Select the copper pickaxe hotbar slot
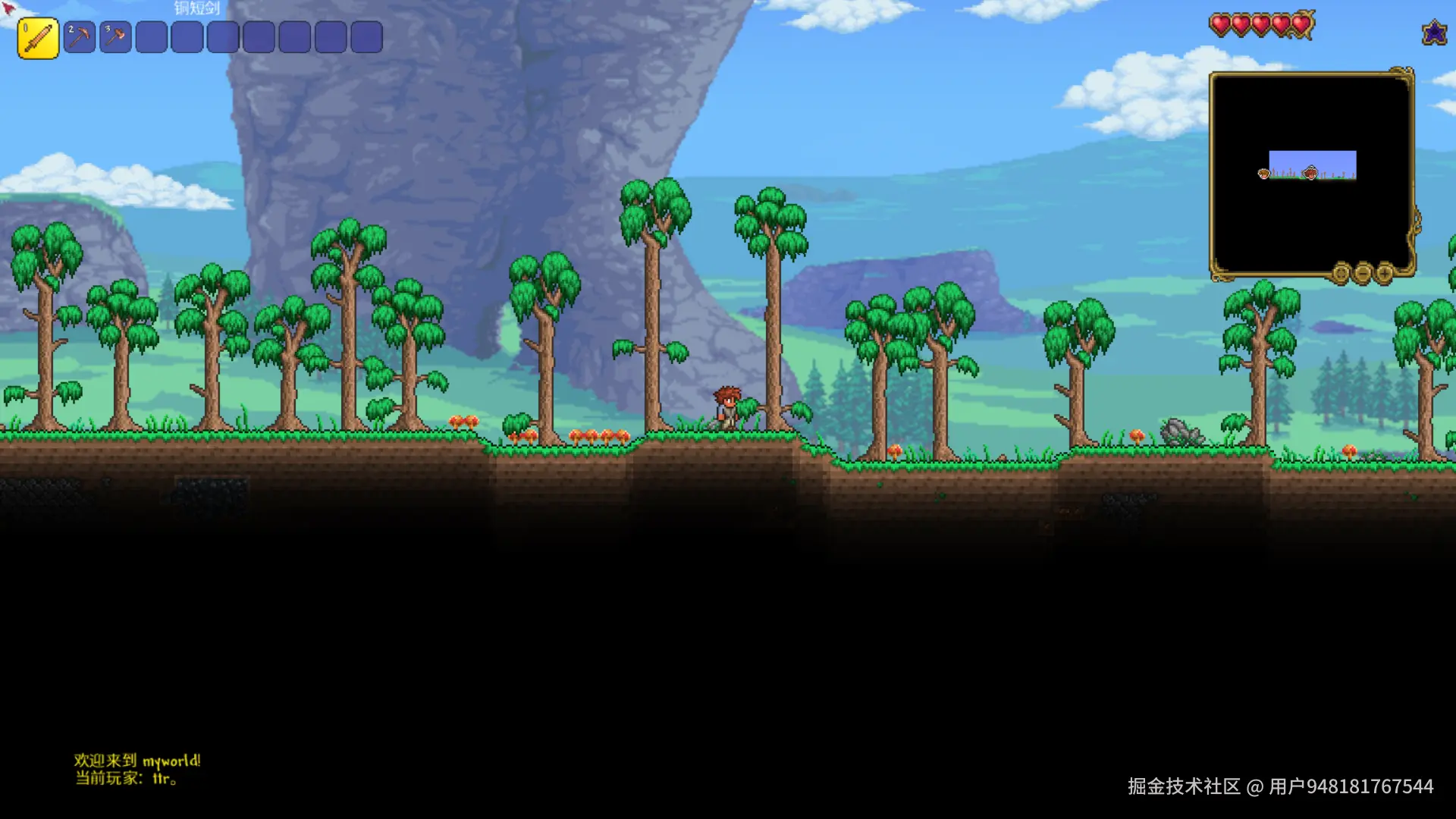The image size is (1456, 819). 80,37
